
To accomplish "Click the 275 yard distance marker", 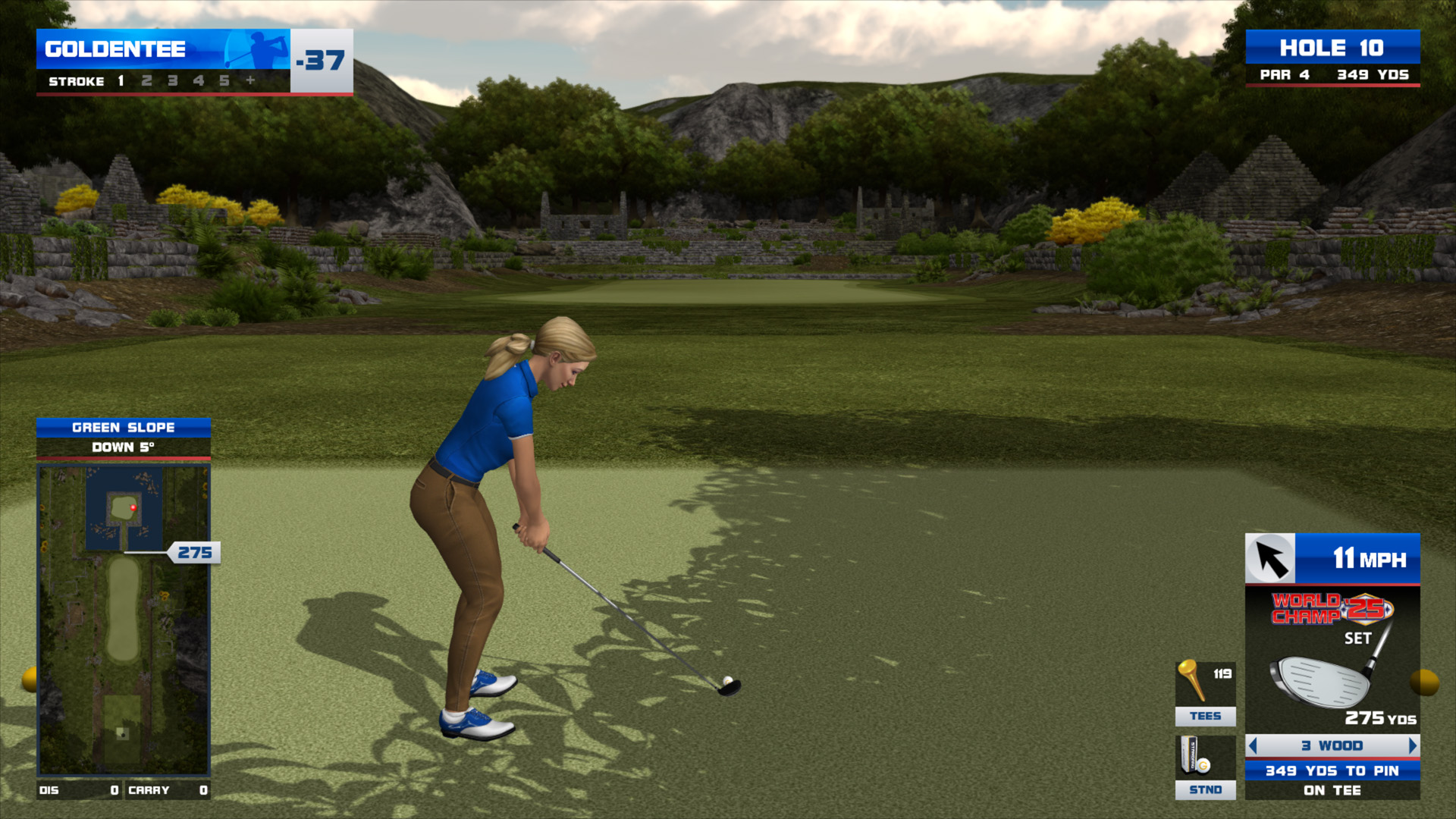I will point(195,553).
